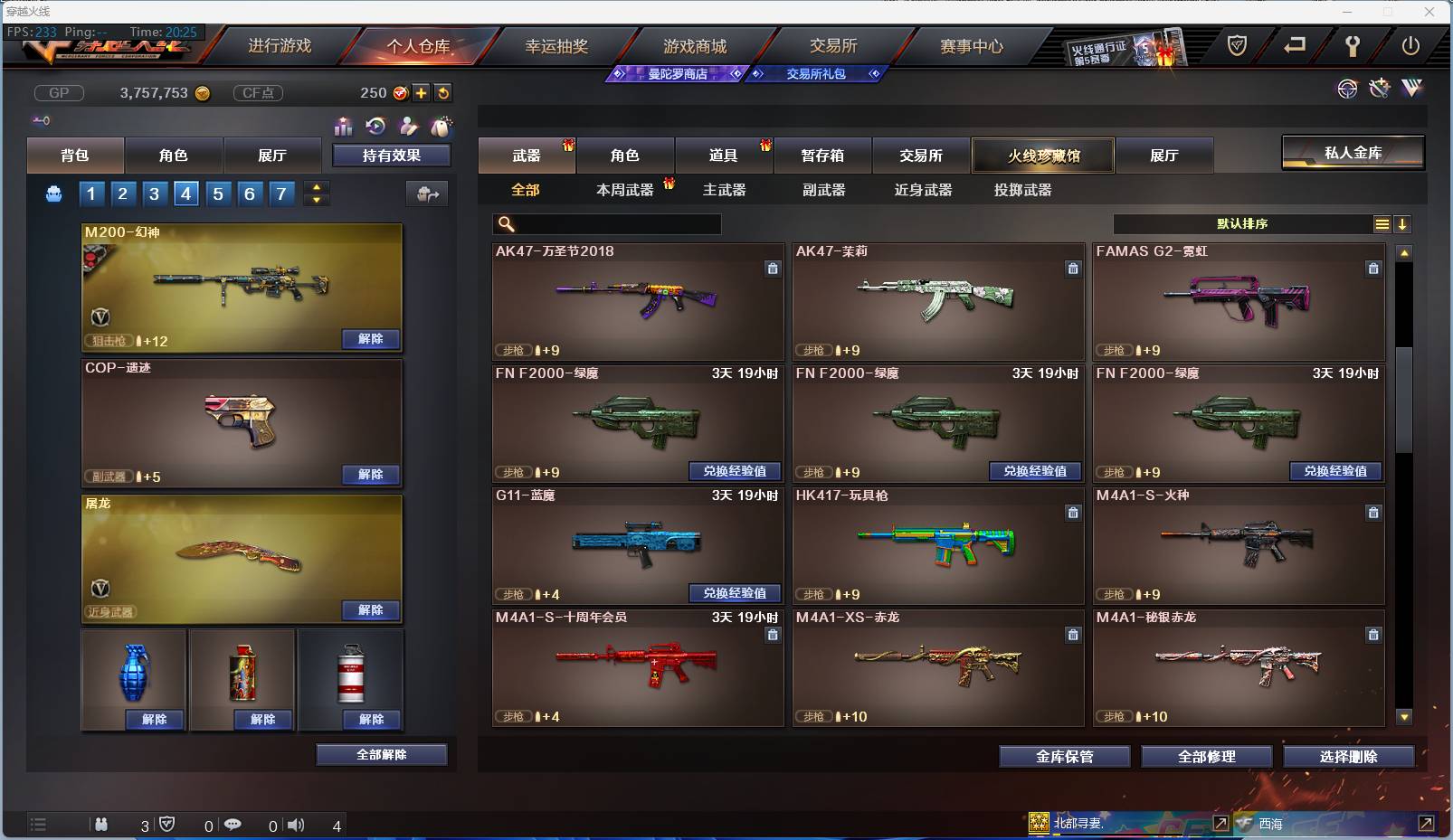Click 全部解除 to unequip everything
This screenshot has width=1453, height=840.
380,754
